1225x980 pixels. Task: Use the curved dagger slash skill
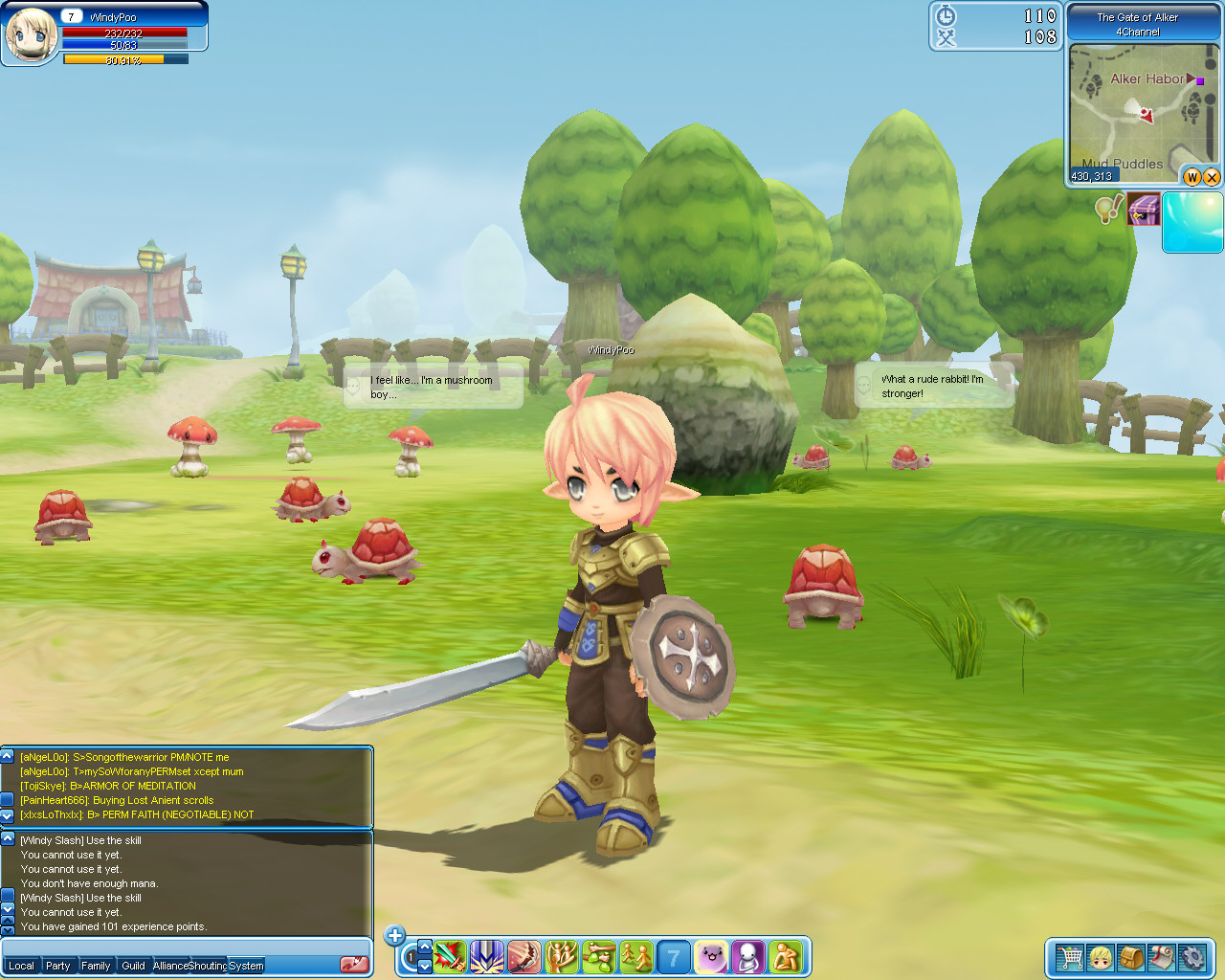[x=523, y=956]
